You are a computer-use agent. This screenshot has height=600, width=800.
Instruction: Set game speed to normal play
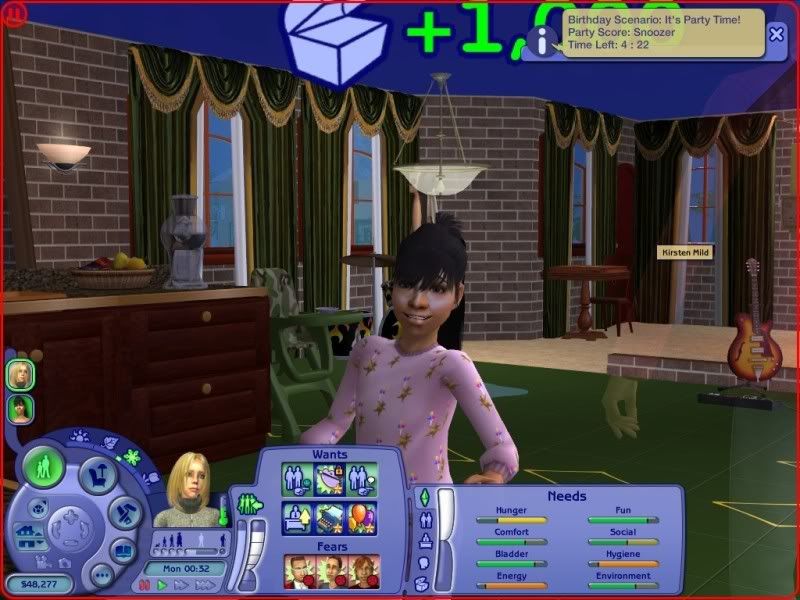point(162,585)
